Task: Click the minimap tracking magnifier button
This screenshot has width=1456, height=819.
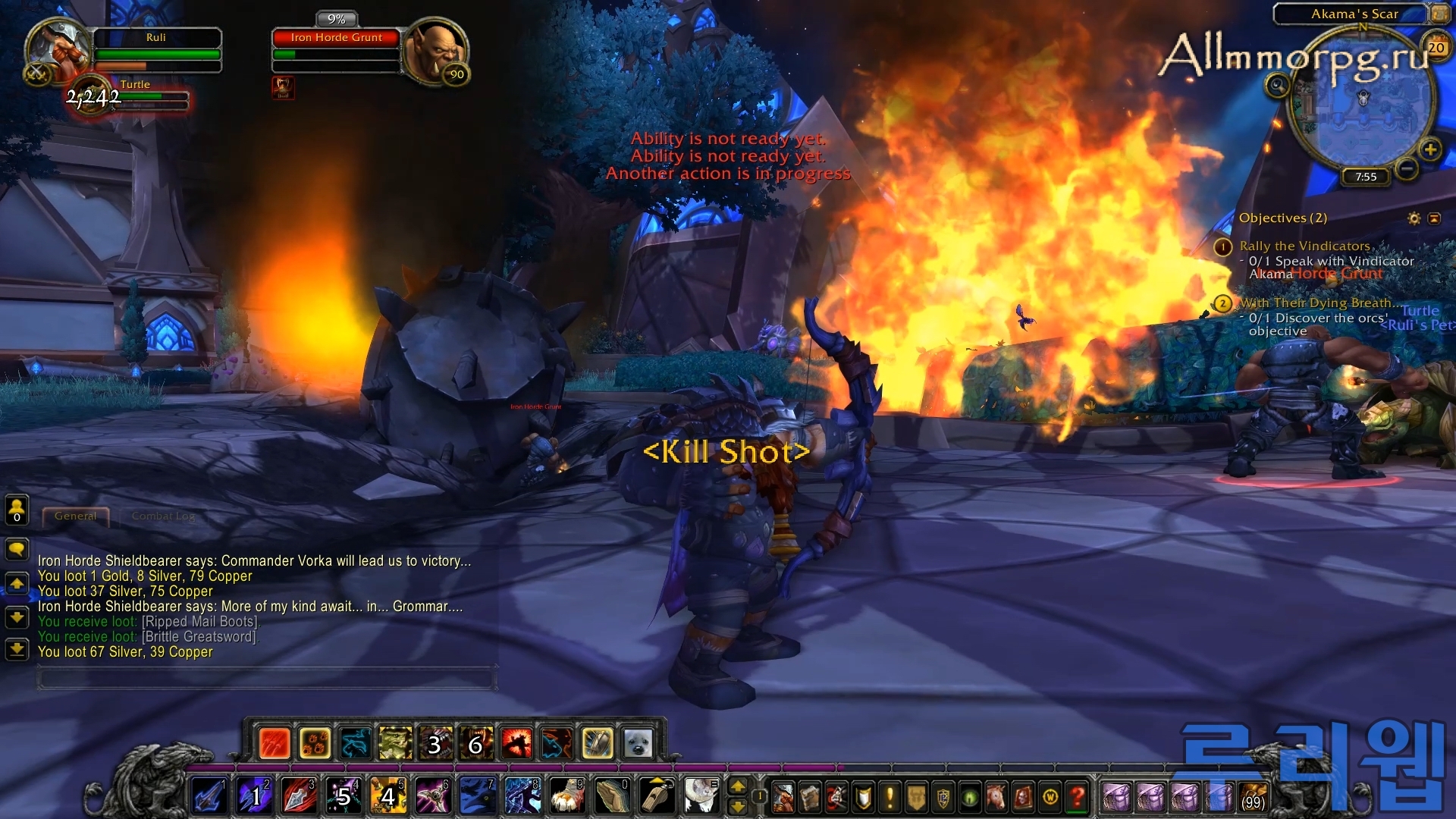Action: coord(1277,85)
